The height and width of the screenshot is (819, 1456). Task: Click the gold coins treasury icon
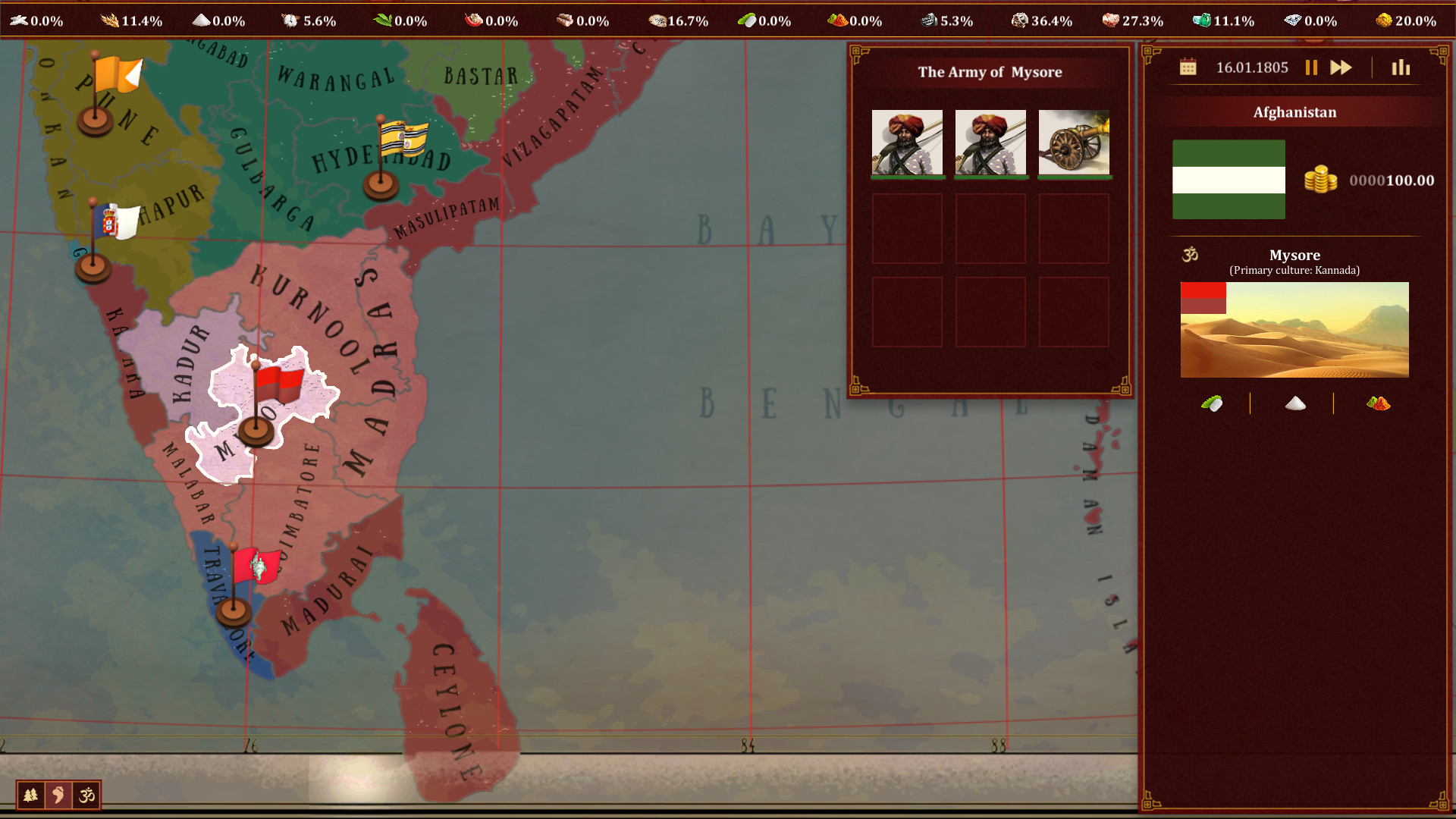(x=1322, y=180)
